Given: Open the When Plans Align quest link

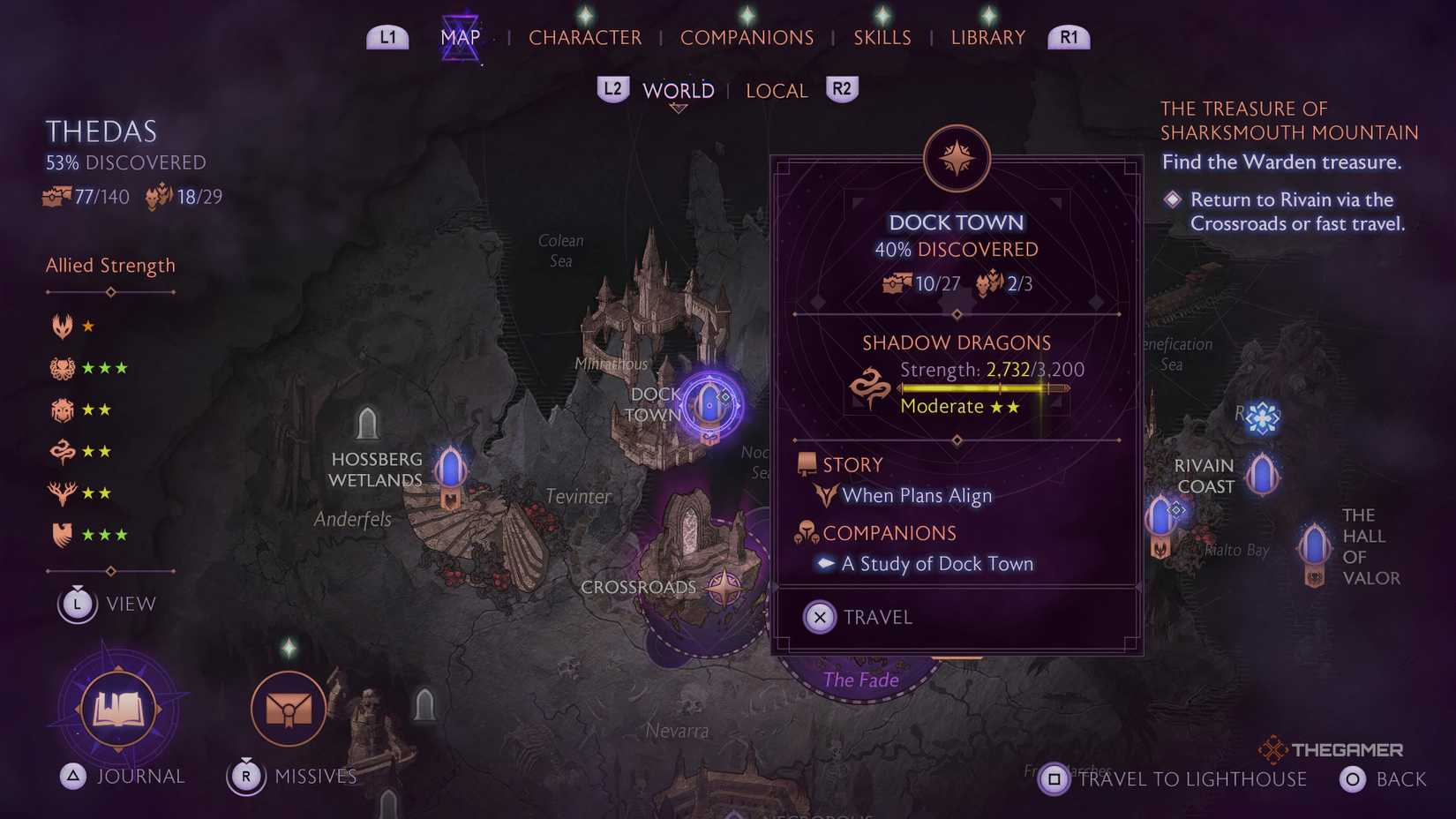Looking at the screenshot, I should (918, 495).
